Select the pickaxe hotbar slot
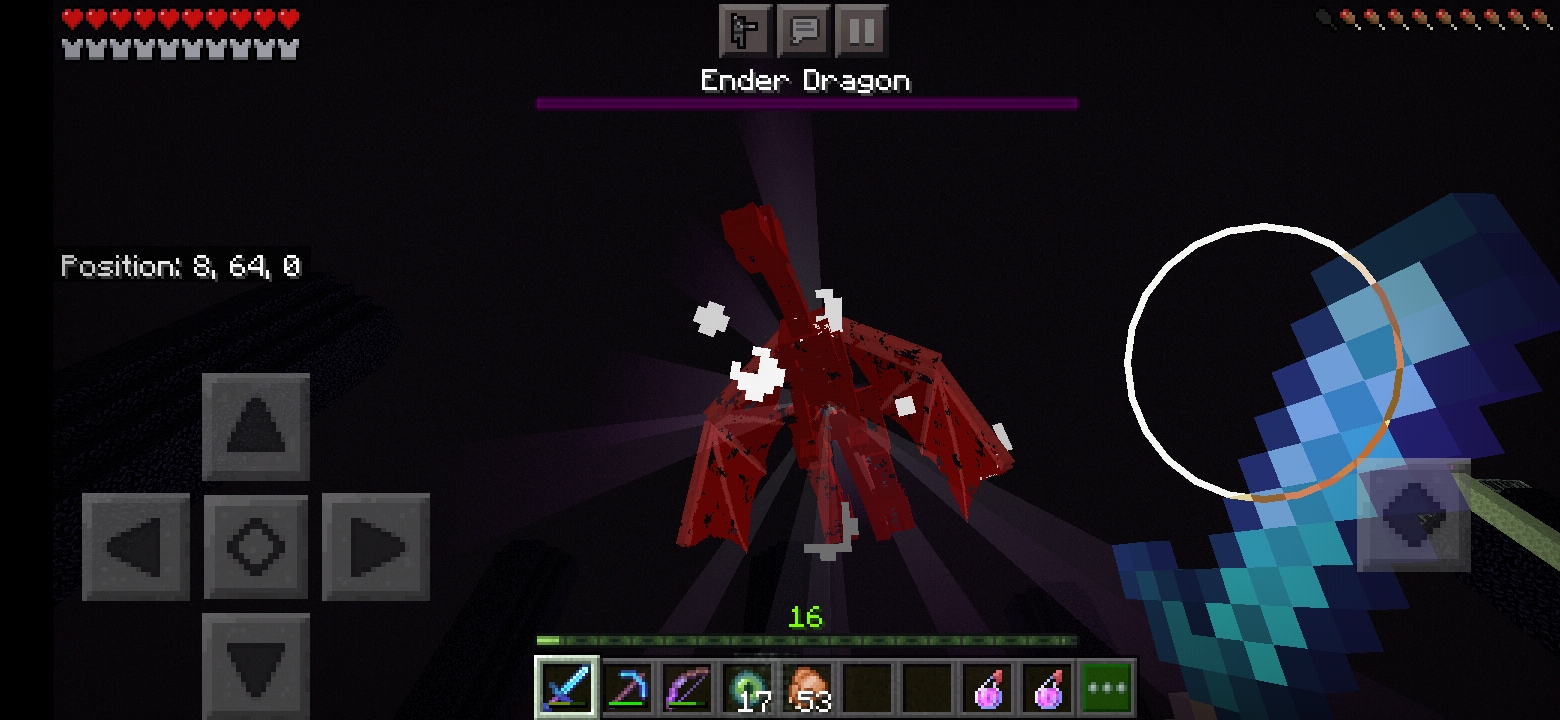 pos(627,688)
